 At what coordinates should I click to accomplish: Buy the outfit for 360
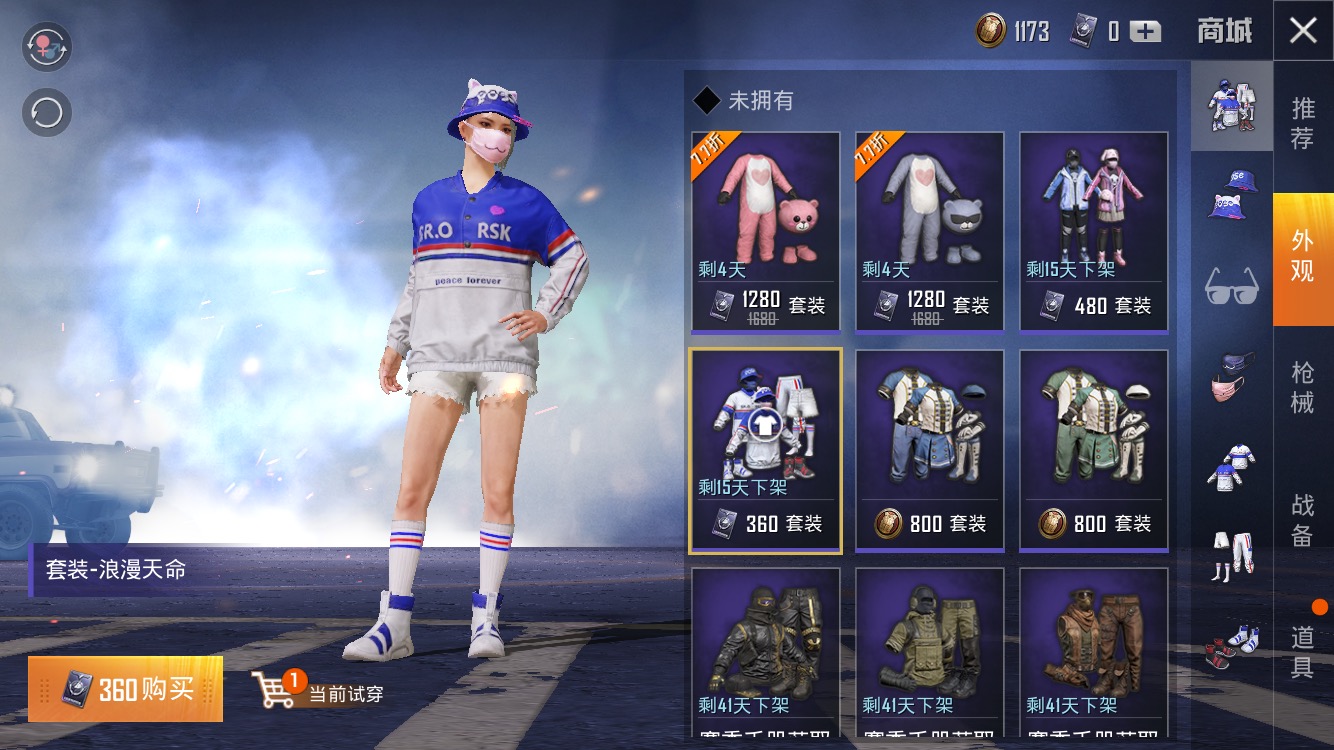click(x=126, y=689)
